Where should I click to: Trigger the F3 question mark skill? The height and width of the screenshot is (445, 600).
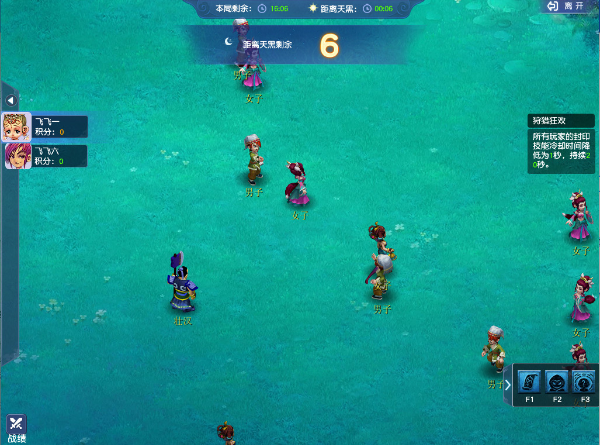584,381
